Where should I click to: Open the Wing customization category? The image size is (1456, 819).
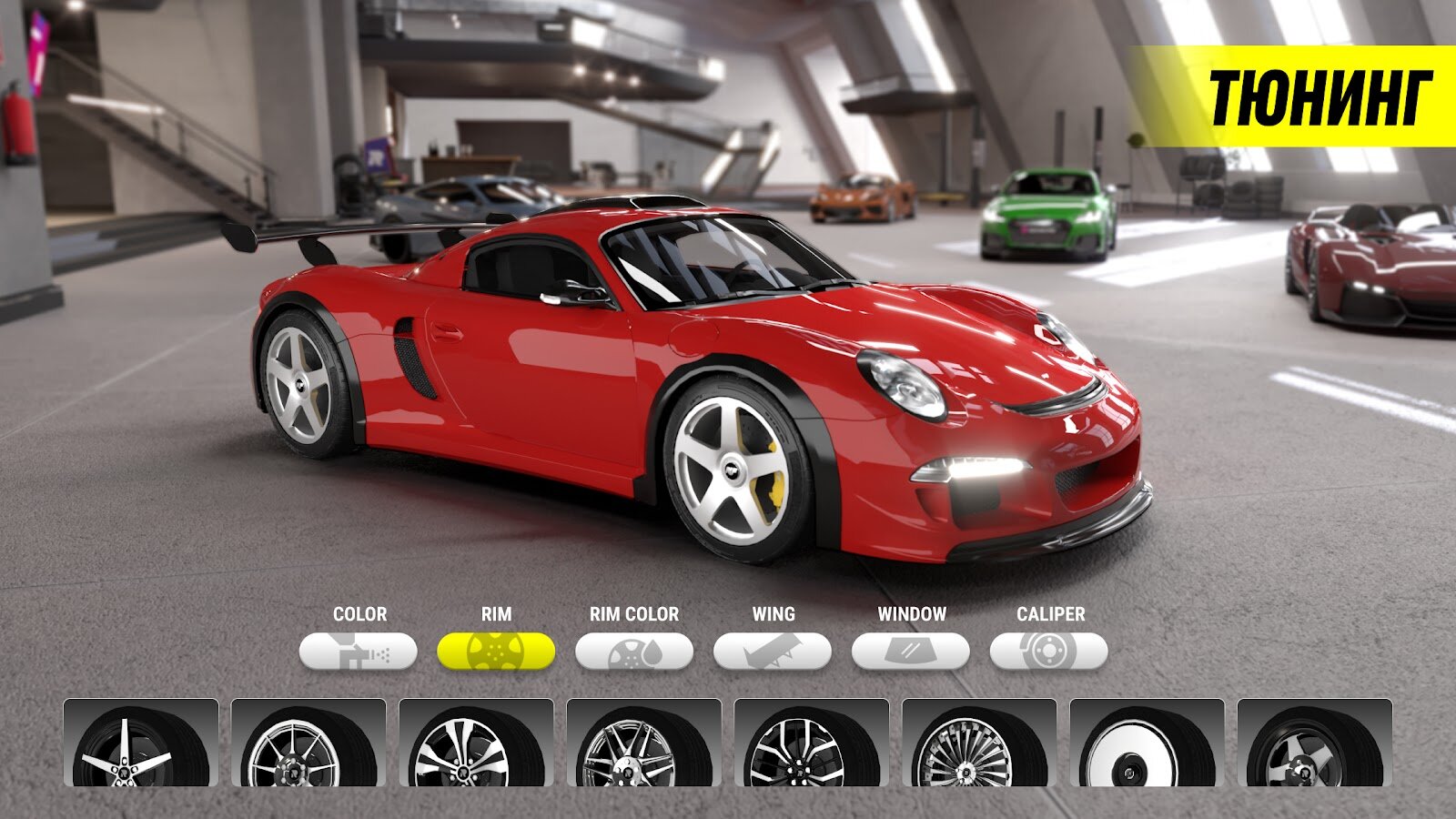(773, 652)
